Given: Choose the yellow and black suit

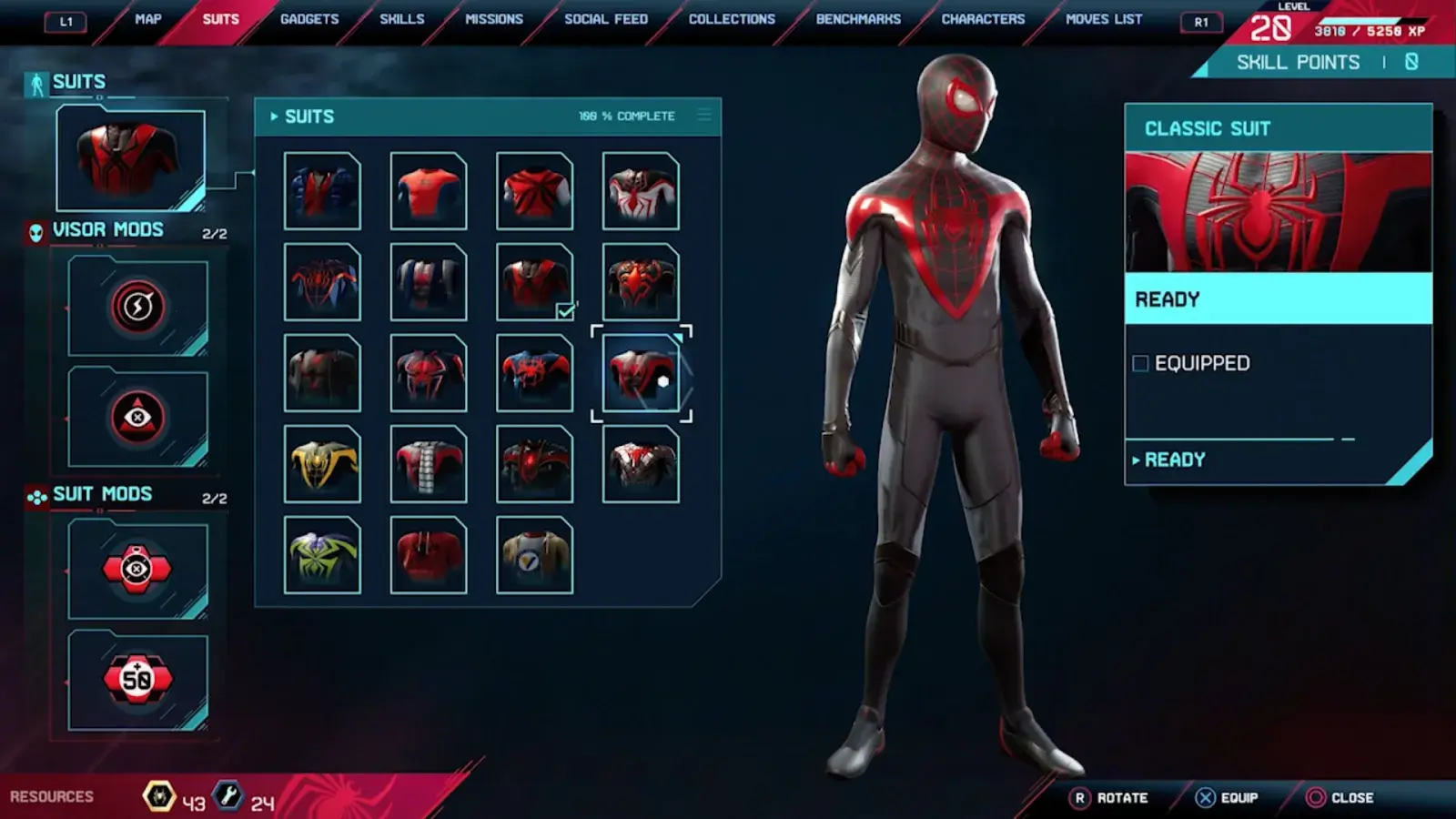Looking at the screenshot, I should 322,464.
